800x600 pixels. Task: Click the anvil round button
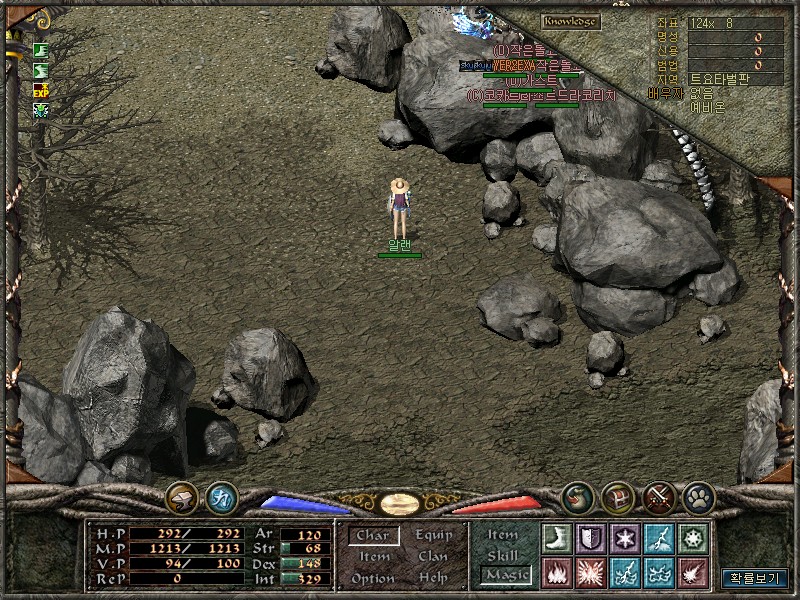click(181, 496)
